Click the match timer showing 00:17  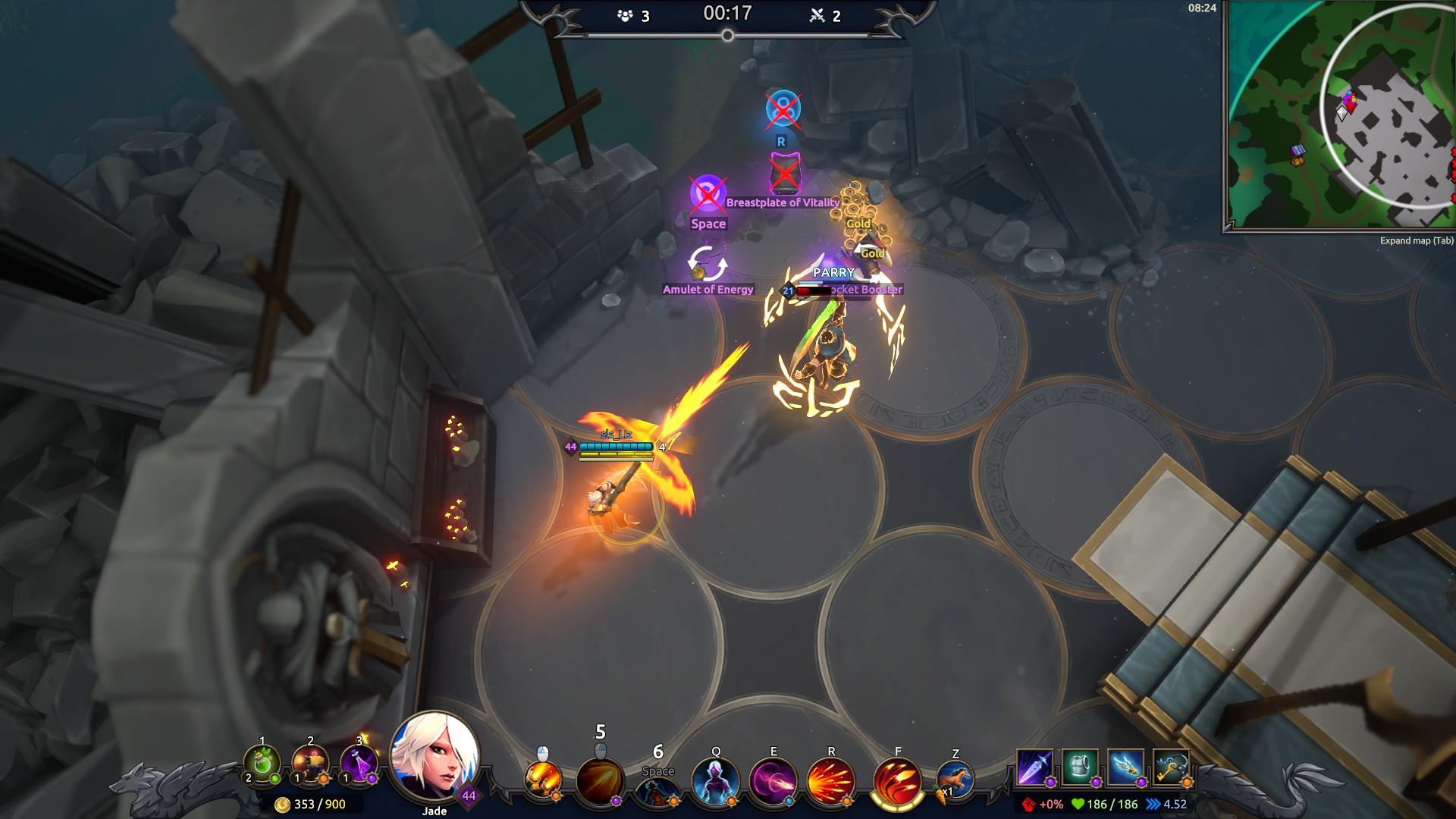[728, 13]
